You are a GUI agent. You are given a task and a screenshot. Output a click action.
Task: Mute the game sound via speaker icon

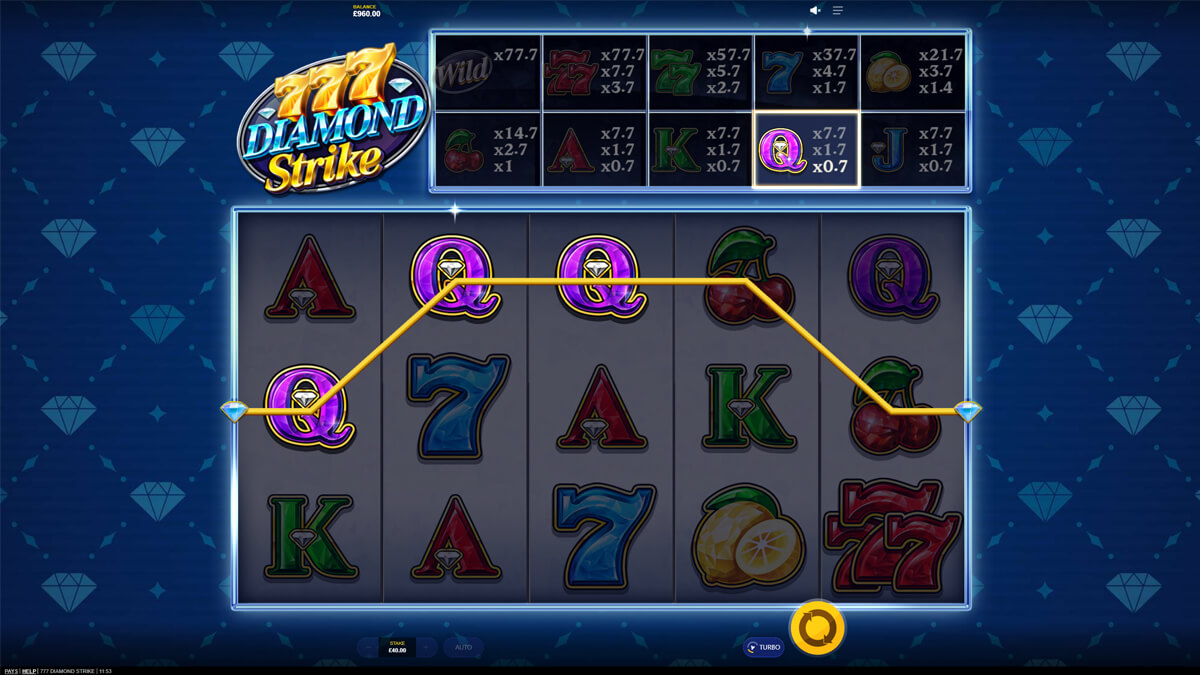click(815, 10)
